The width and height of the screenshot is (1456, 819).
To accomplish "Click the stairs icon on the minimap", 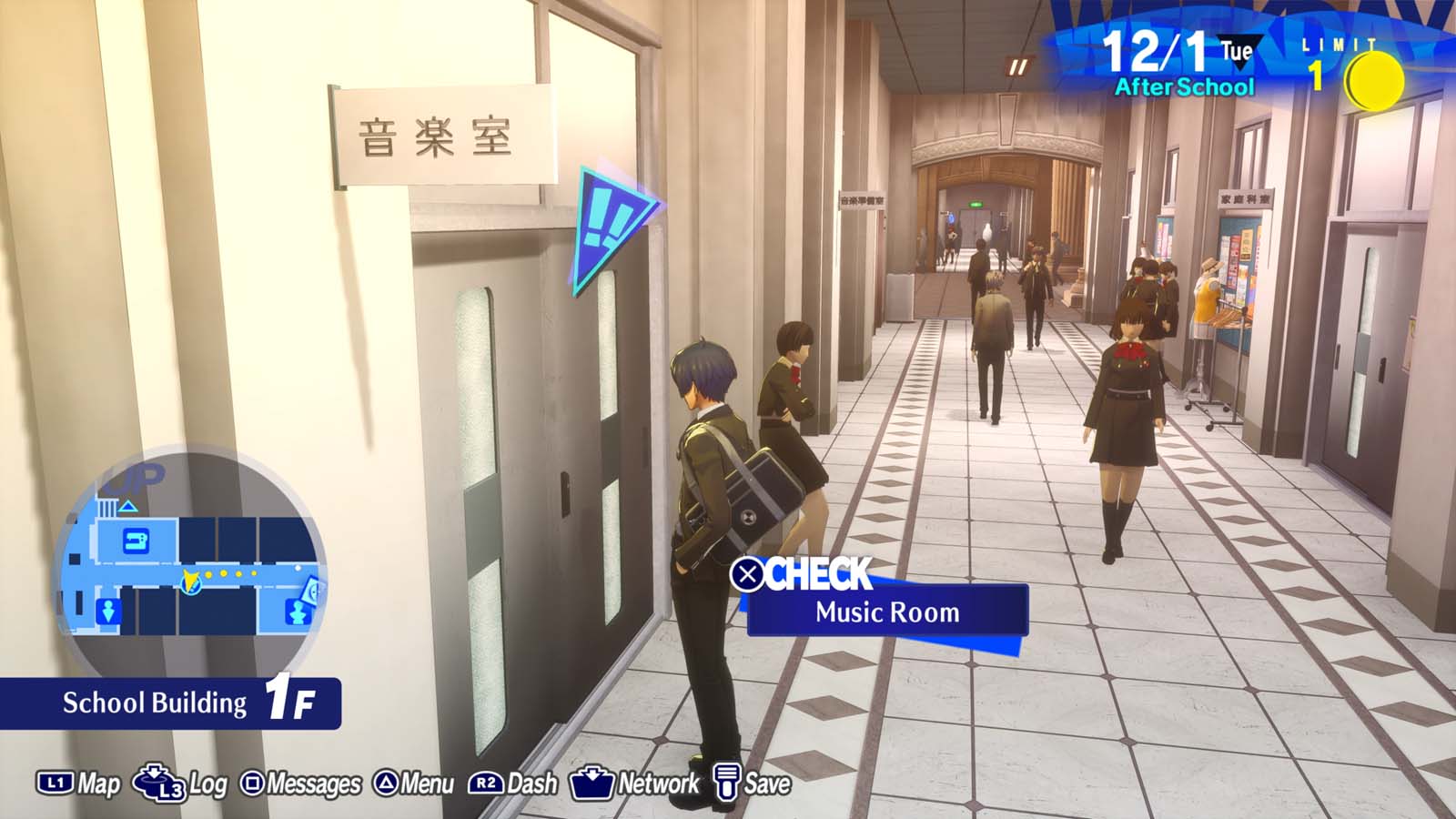I will tap(106, 507).
